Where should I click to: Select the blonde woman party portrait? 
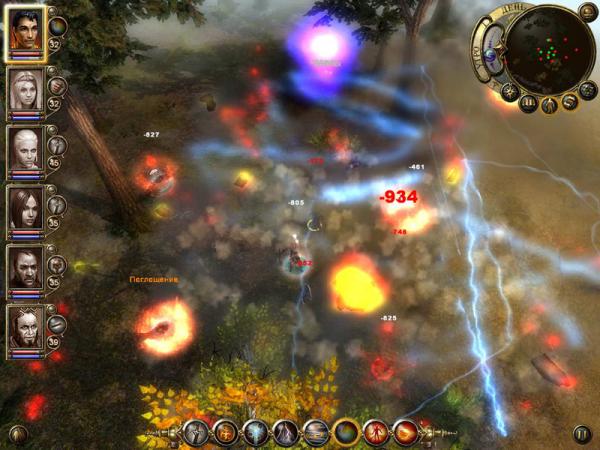[27, 91]
